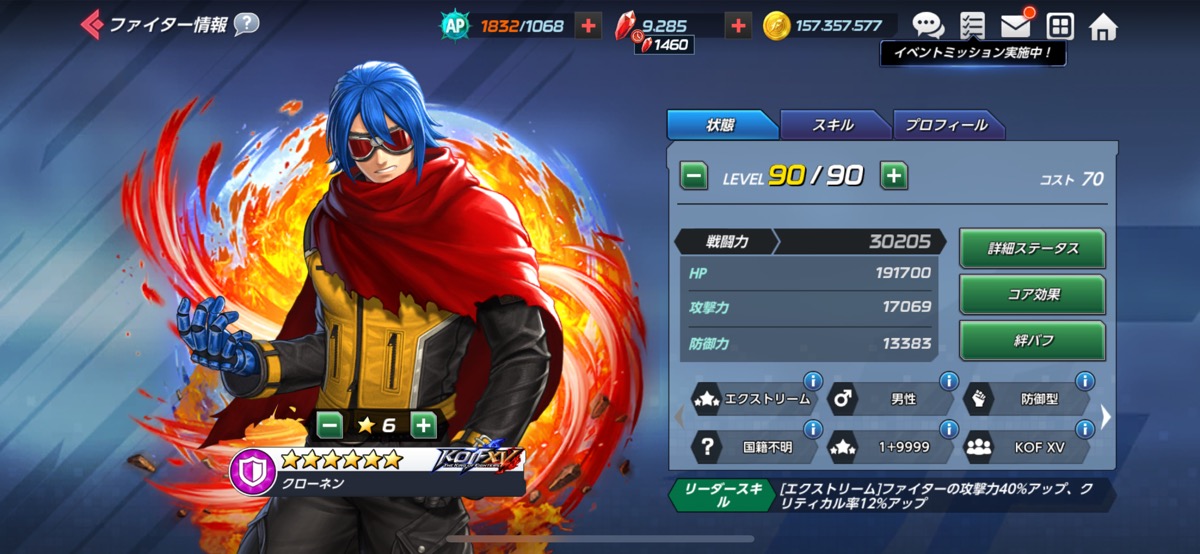This screenshot has width=1200, height=554.
Task: Raise star rank with plus button
Action: pyautogui.click(x=424, y=425)
